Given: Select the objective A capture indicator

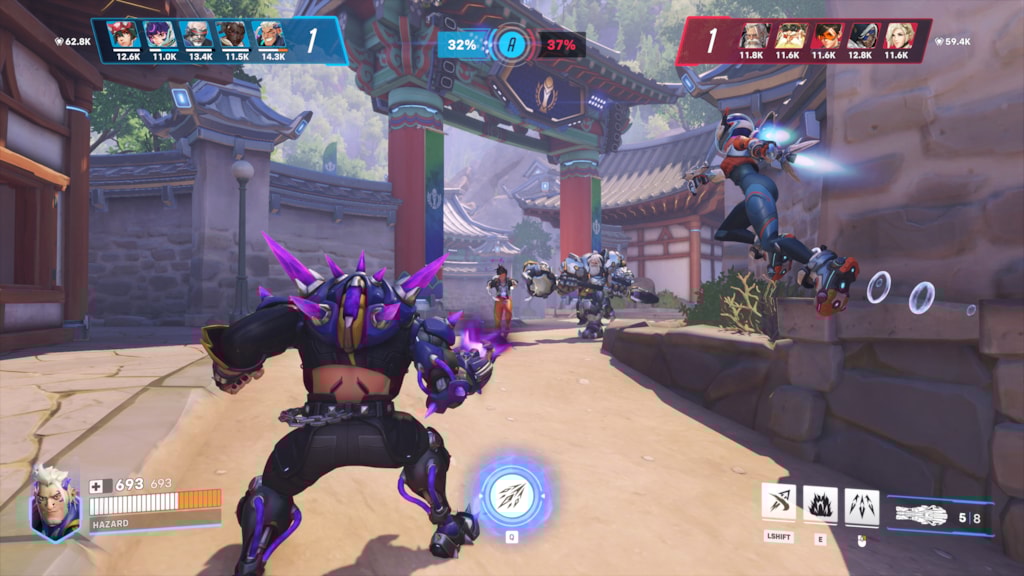Looking at the screenshot, I should [x=512, y=44].
